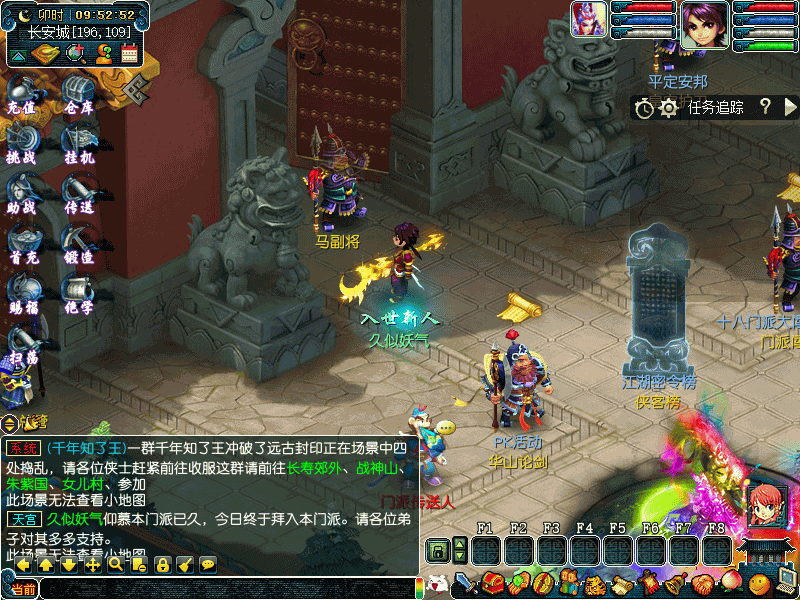Viewport: 800px width, 600px height.
Task: Use the 传送 teleport icon
Action: (x=78, y=194)
